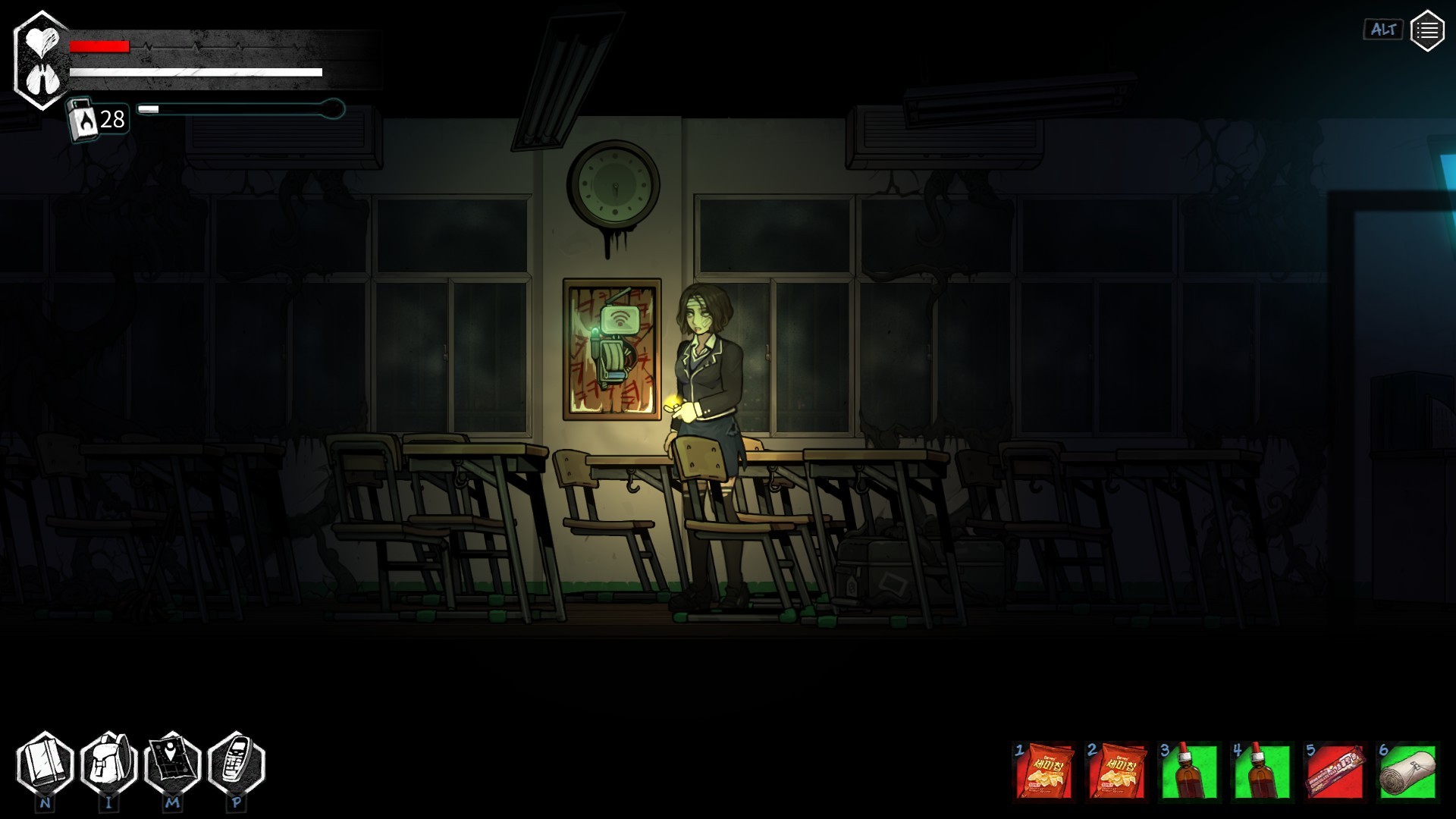This screenshot has width=1456, height=819.
Task: Use the brown bottle in slot 3
Action: [x=1189, y=771]
